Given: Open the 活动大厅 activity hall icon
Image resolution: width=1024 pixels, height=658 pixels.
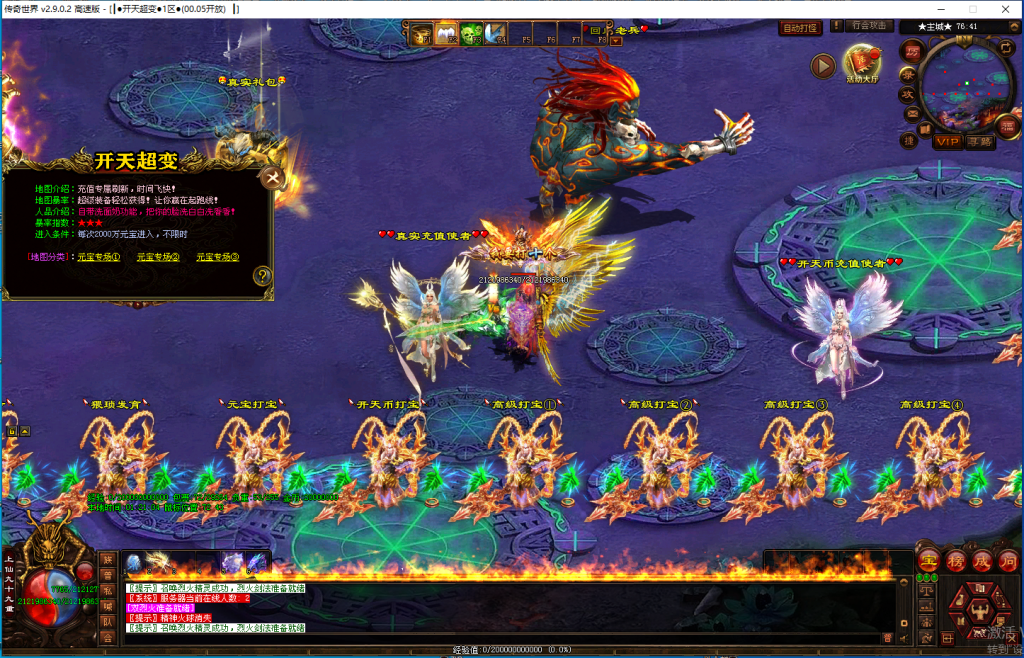Looking at the screenshot, I should tap(862, 63).
